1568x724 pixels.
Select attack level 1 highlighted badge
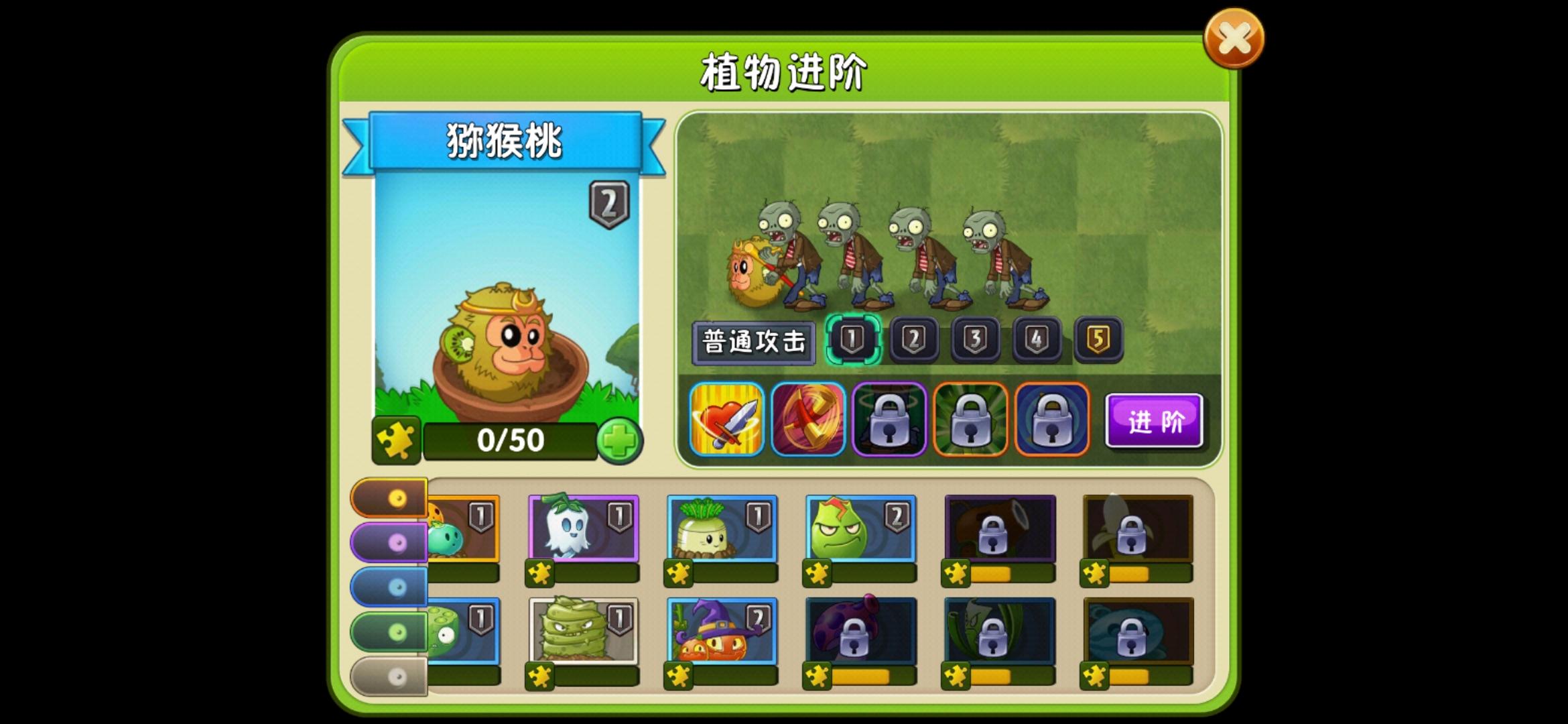854,339
